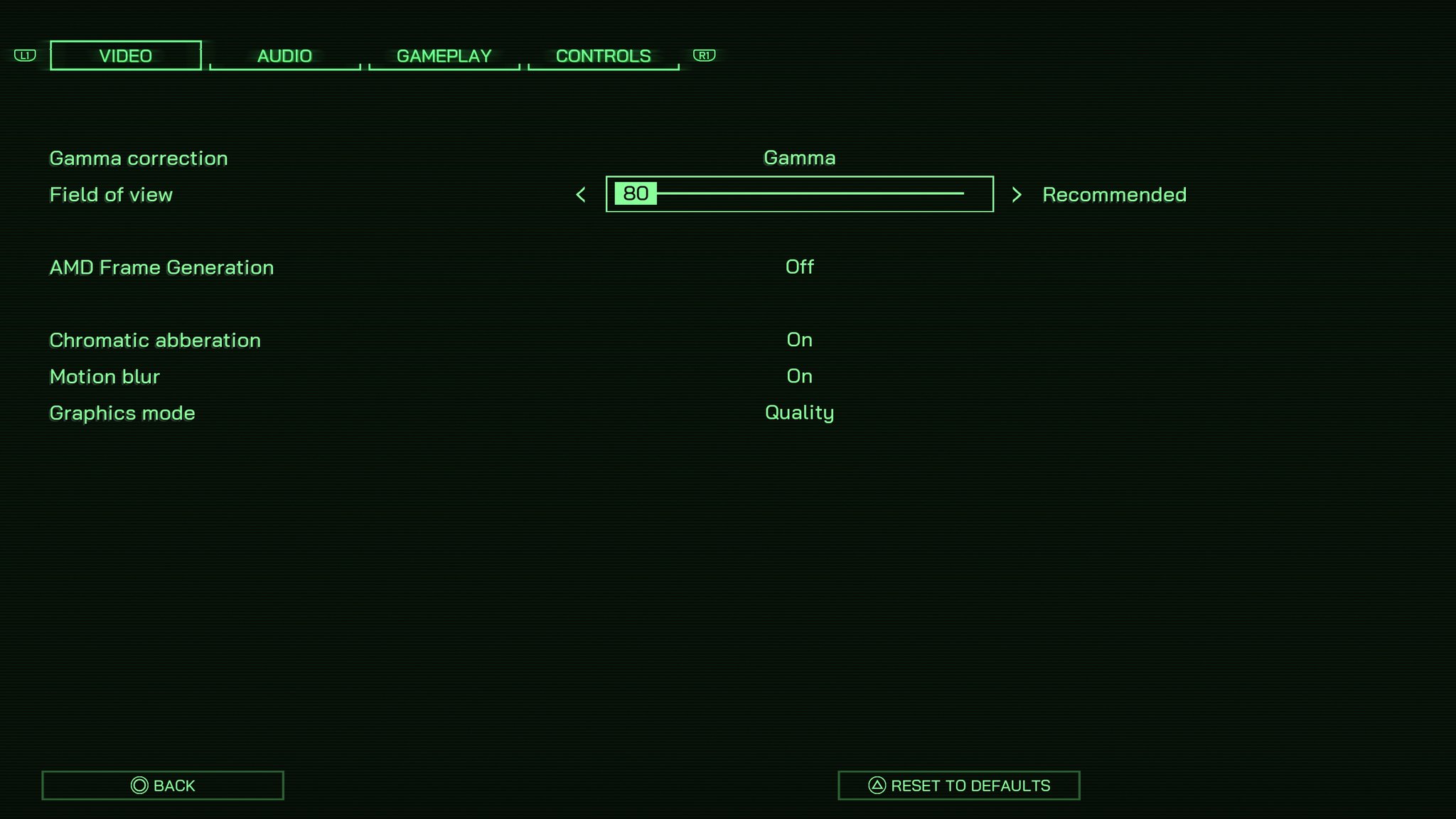
Task: Click the left chevron on the Field of view slider
Action: pyautogui.click(x=582, y=194)
